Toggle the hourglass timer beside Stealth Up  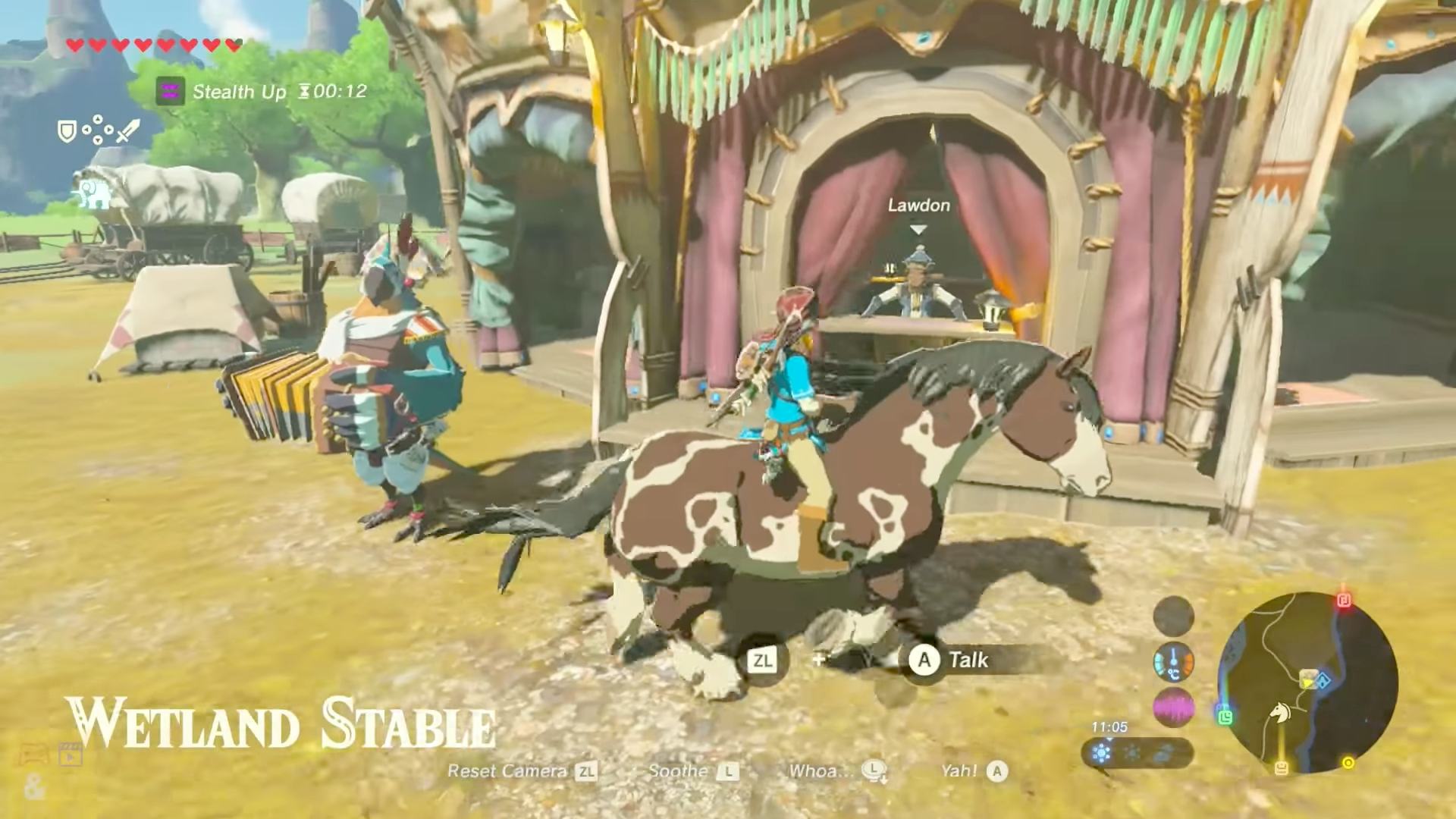tap(306, 91)
